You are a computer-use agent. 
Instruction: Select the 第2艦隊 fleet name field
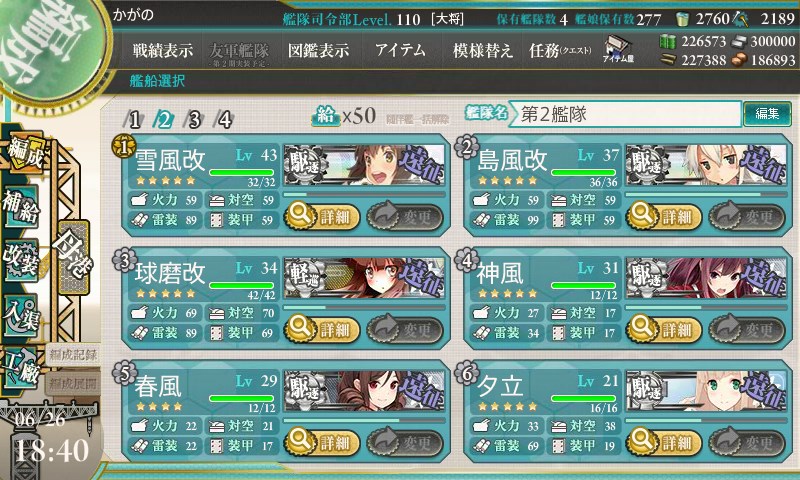(x=627, y=114)
